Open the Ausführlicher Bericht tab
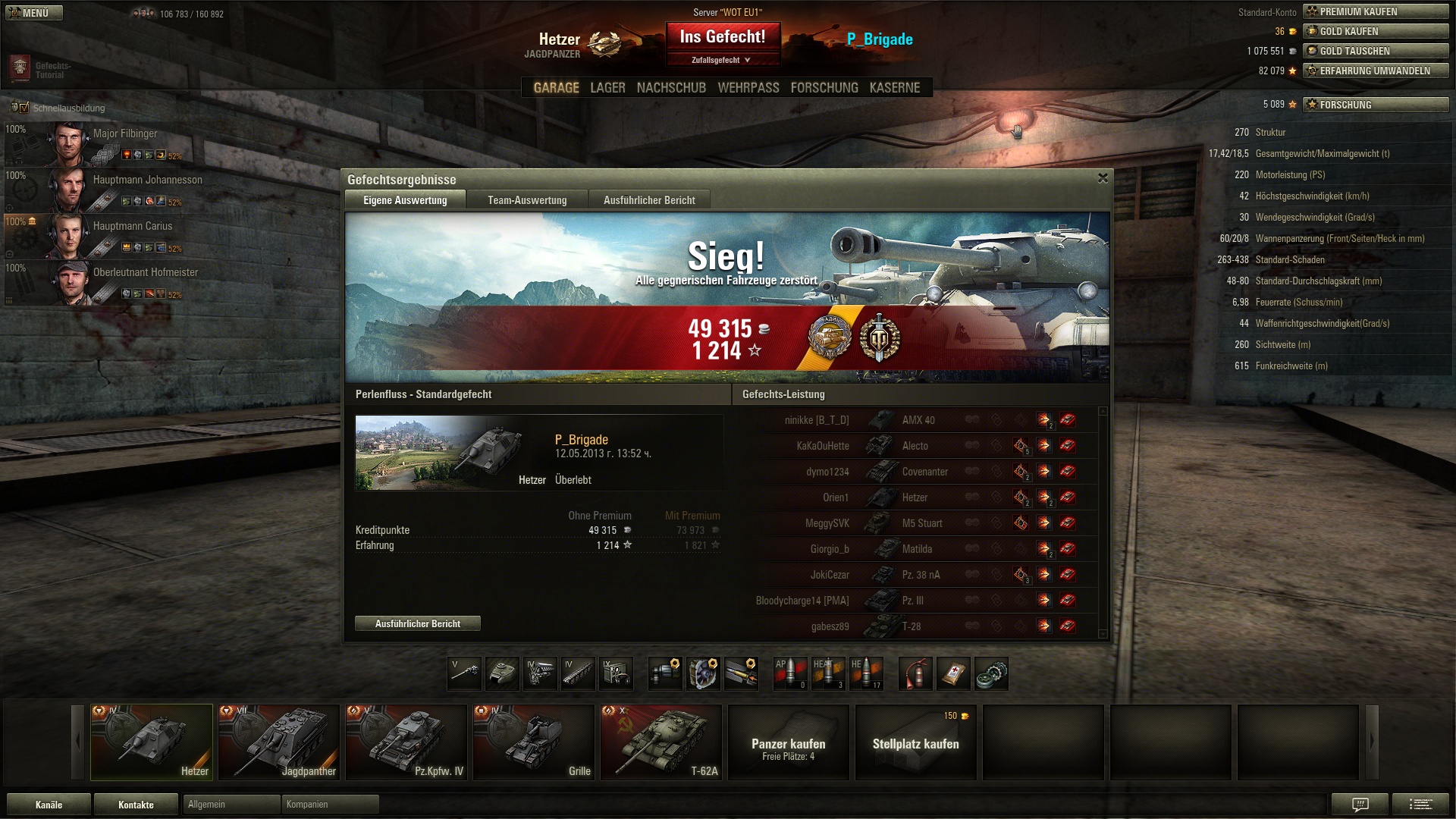 (649, 200)
